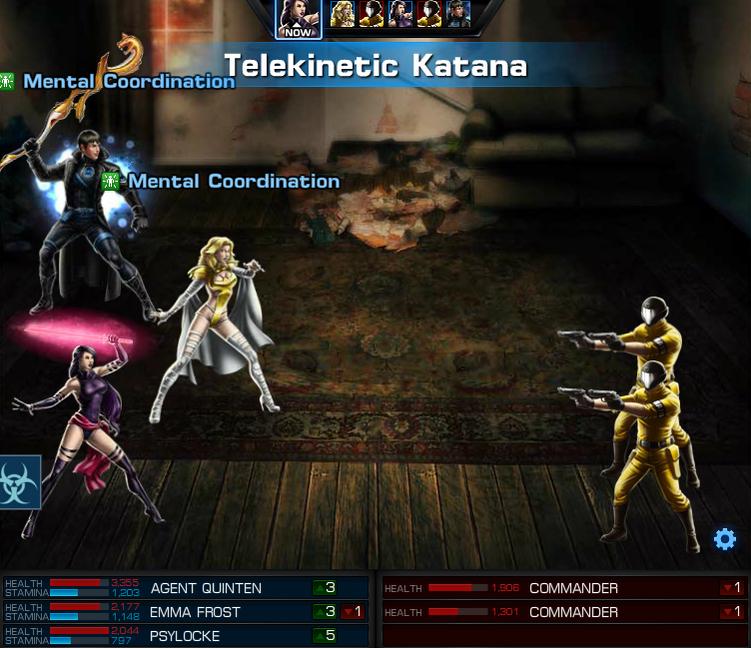751x648 pixels.
Task: Click Emma Frost's blonde portrait in turn order
Action: click(x=342, y=13)
